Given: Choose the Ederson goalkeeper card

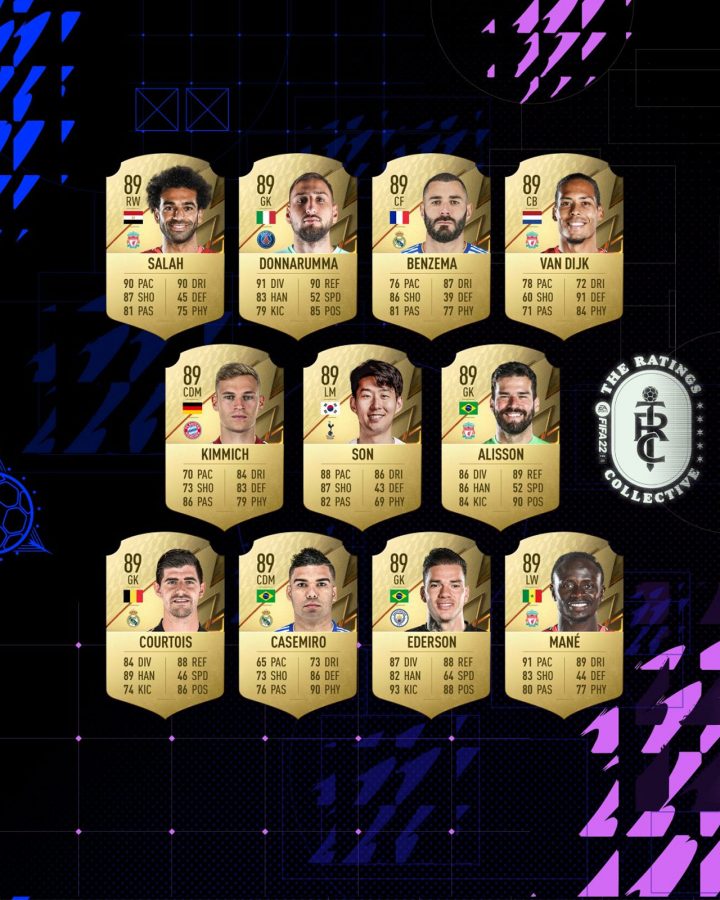Looking at the screenshot, I should click(x=430, y=622).
